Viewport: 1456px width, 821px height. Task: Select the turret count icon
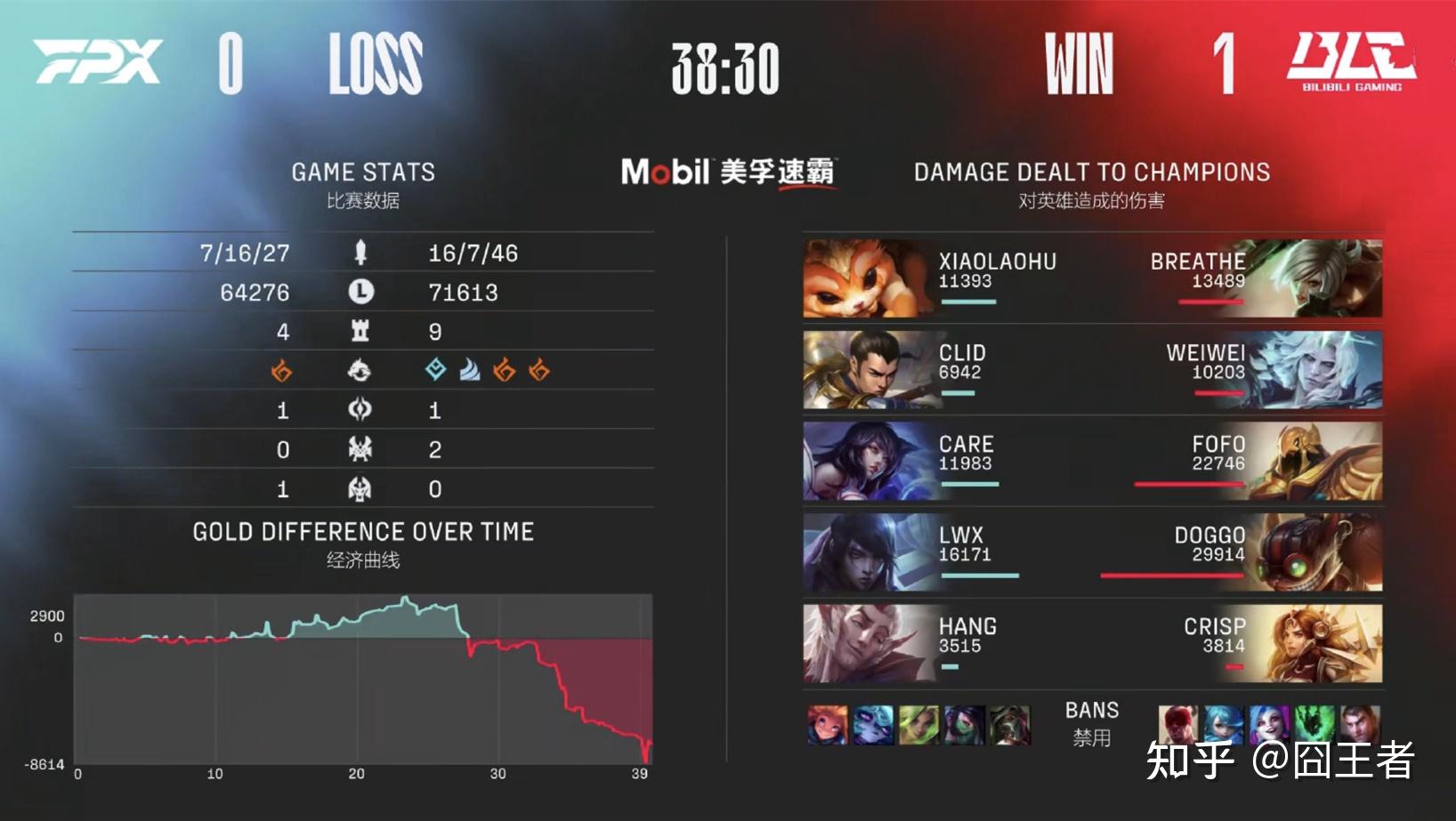coord(360,330)
